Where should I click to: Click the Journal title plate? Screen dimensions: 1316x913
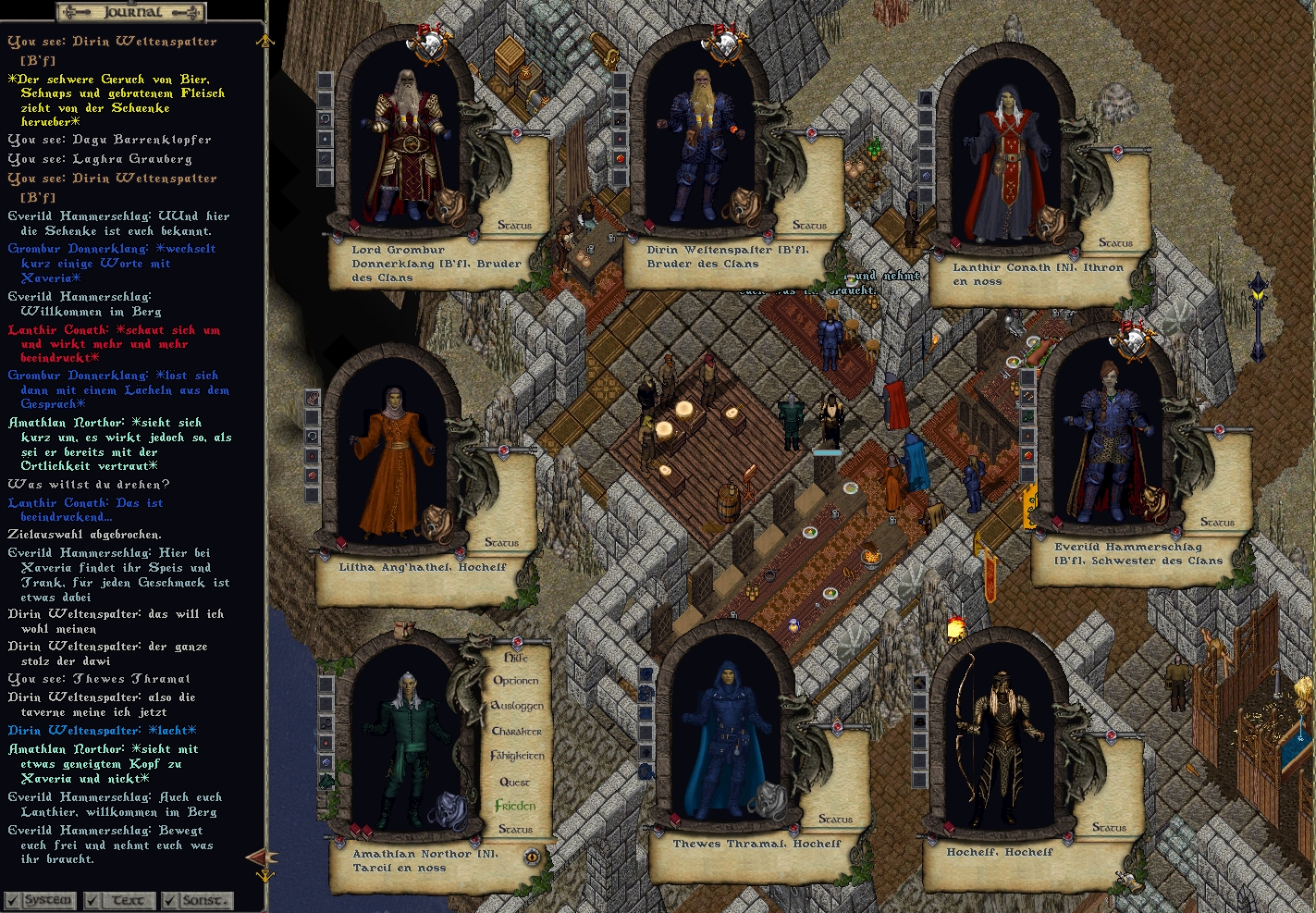[130, 12]
